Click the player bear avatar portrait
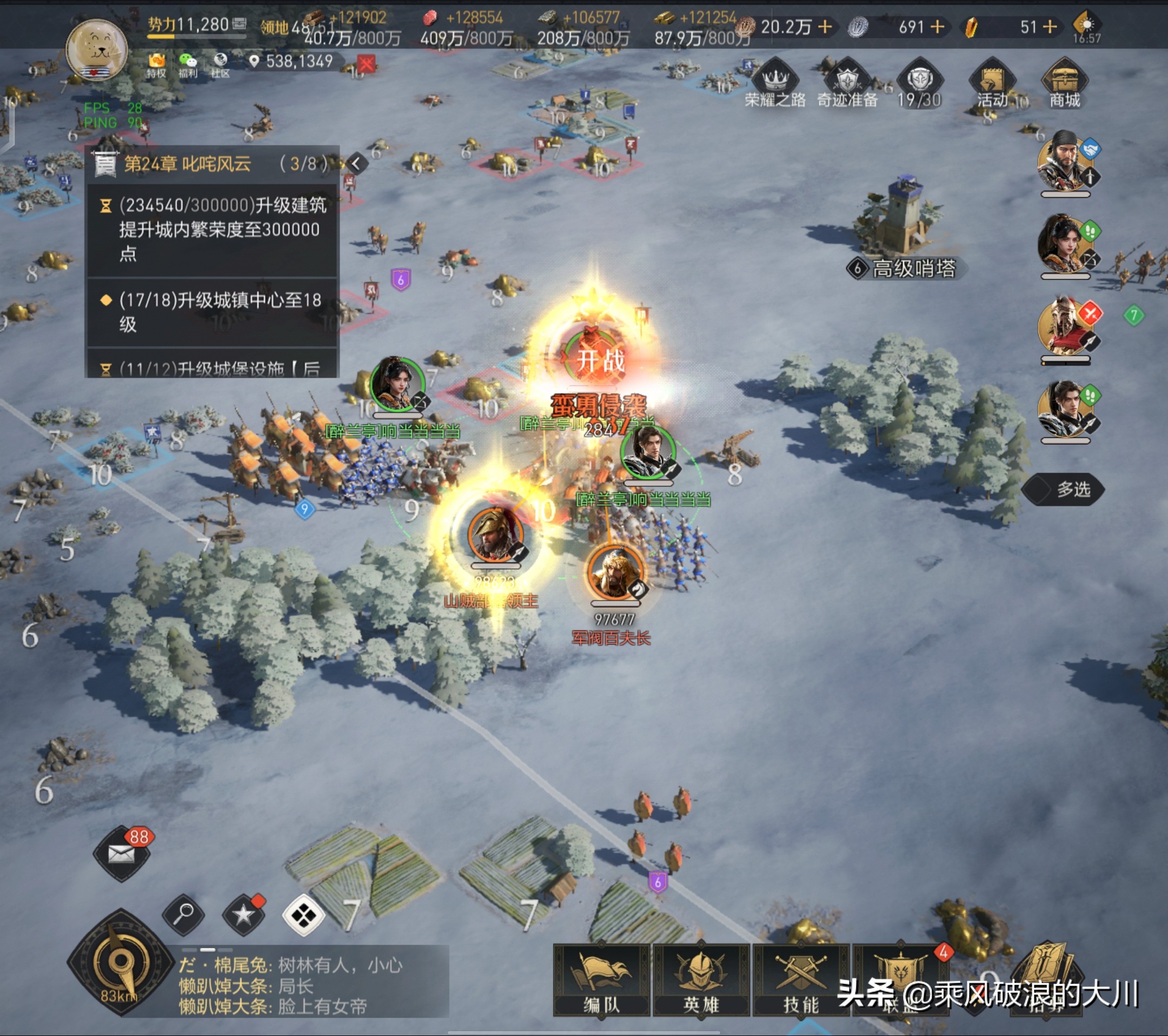The image size is (1168, 1036). 97,50
